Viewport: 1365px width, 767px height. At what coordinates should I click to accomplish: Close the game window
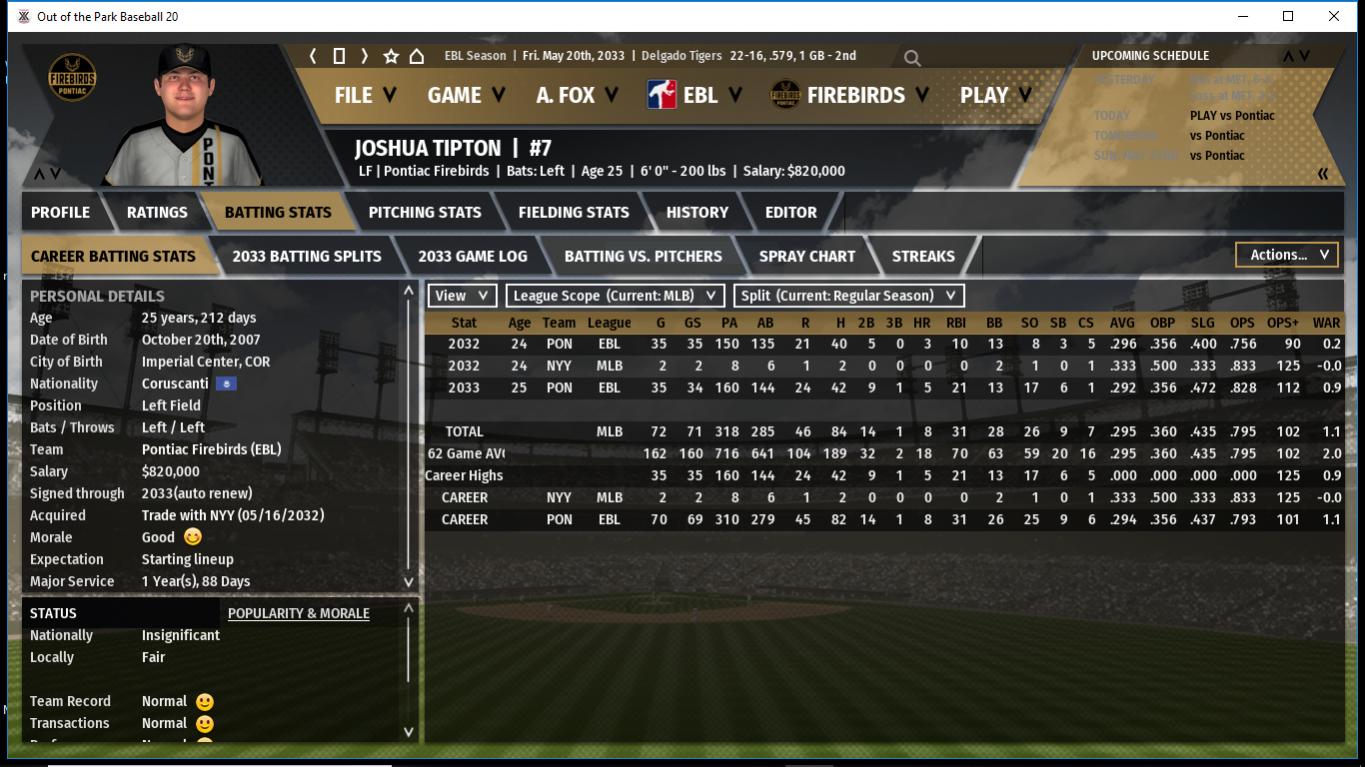click(1333, 16)
